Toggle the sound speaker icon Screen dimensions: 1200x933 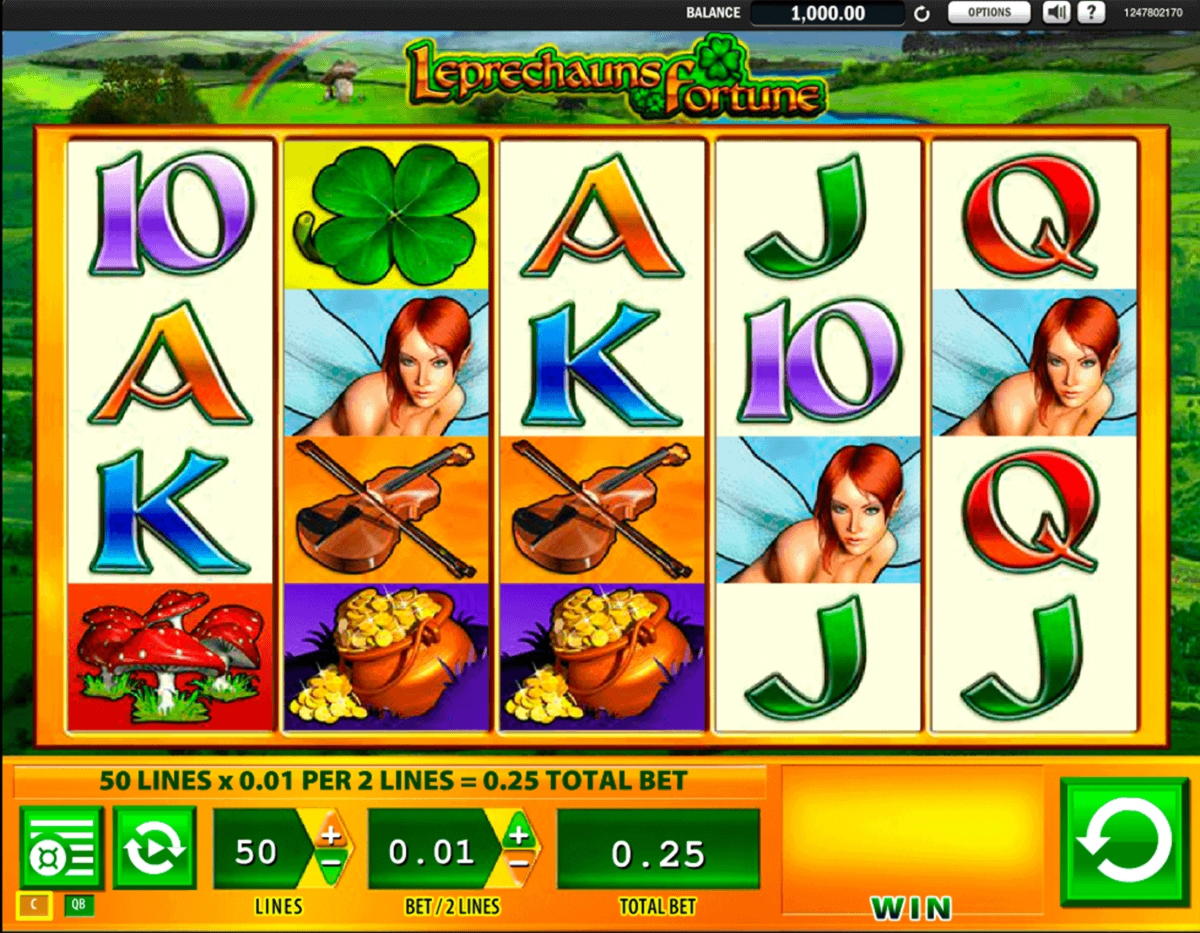coord(1056,13)
